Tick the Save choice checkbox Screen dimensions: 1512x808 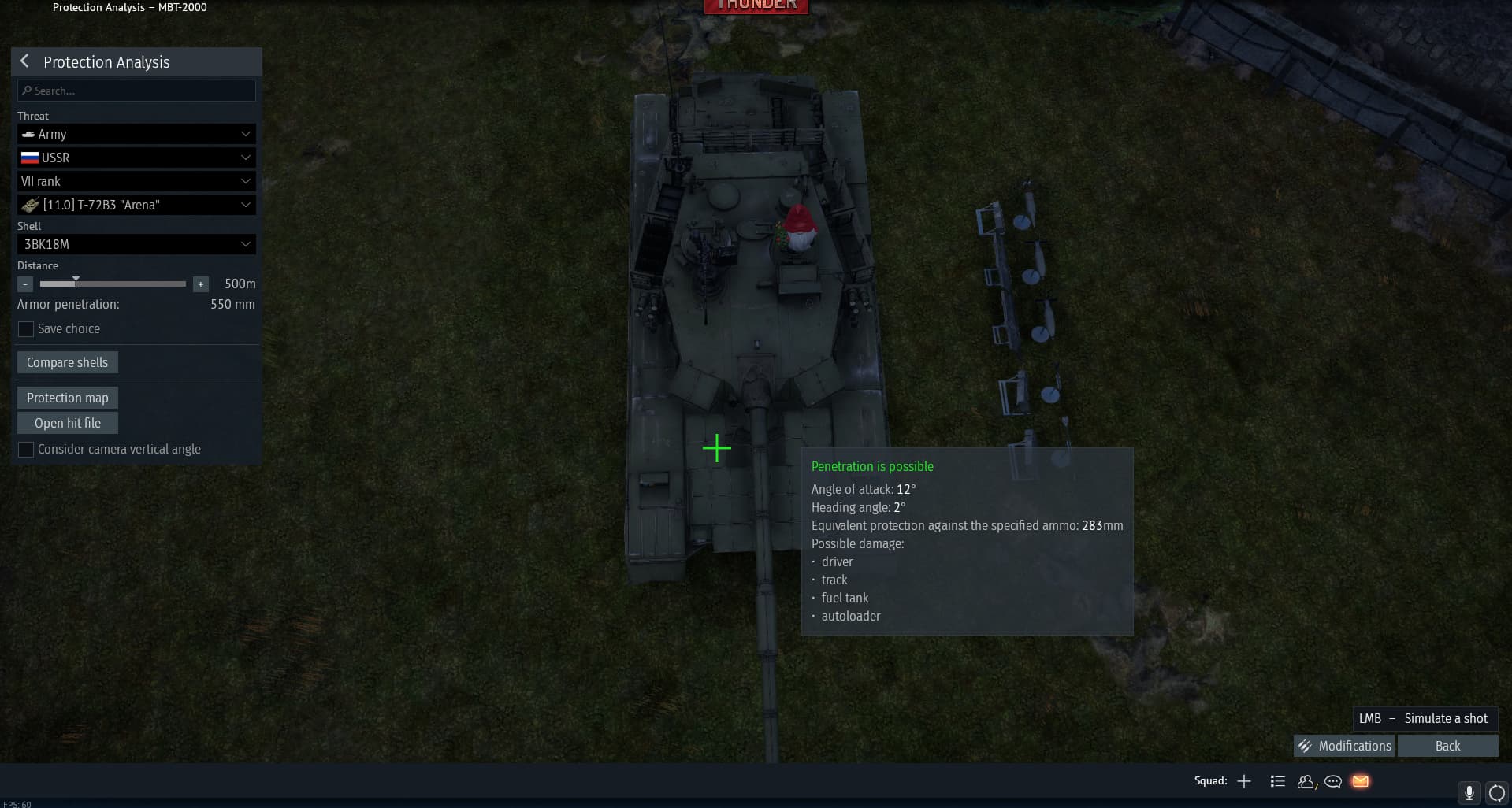point(26,329)
